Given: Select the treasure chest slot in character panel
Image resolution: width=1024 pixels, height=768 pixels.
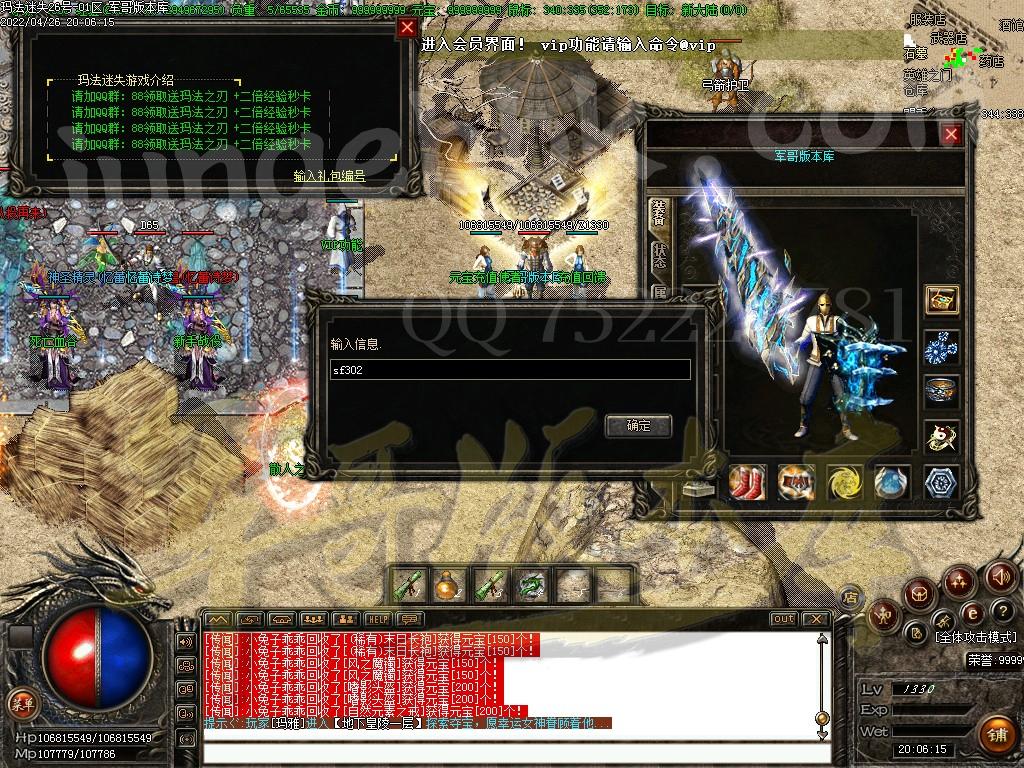Looking at the screenshot, I should coord(941,299).
